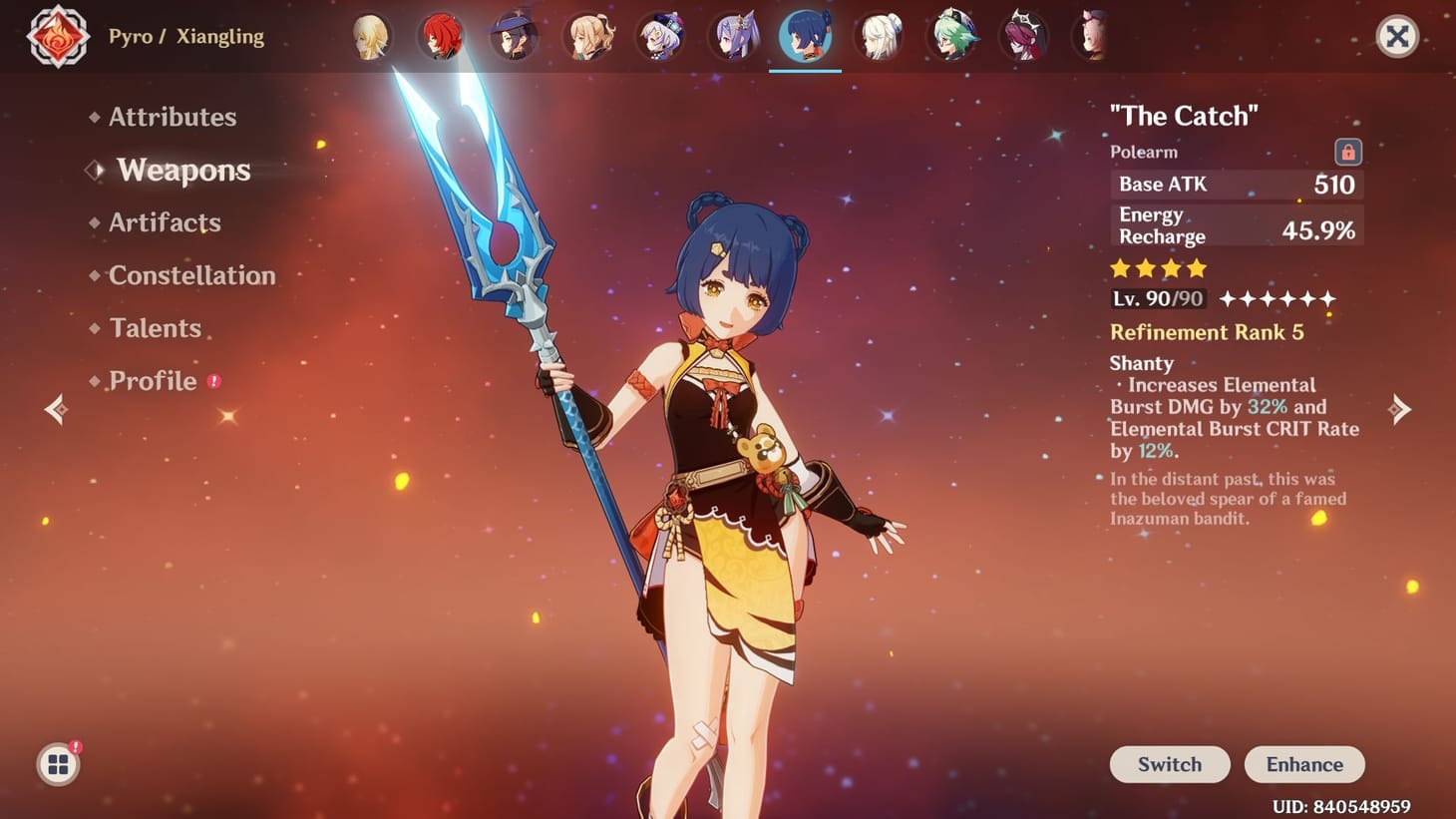Click the right navigation arrow
Viewport: 1456px width, 819px height.
1401,409
